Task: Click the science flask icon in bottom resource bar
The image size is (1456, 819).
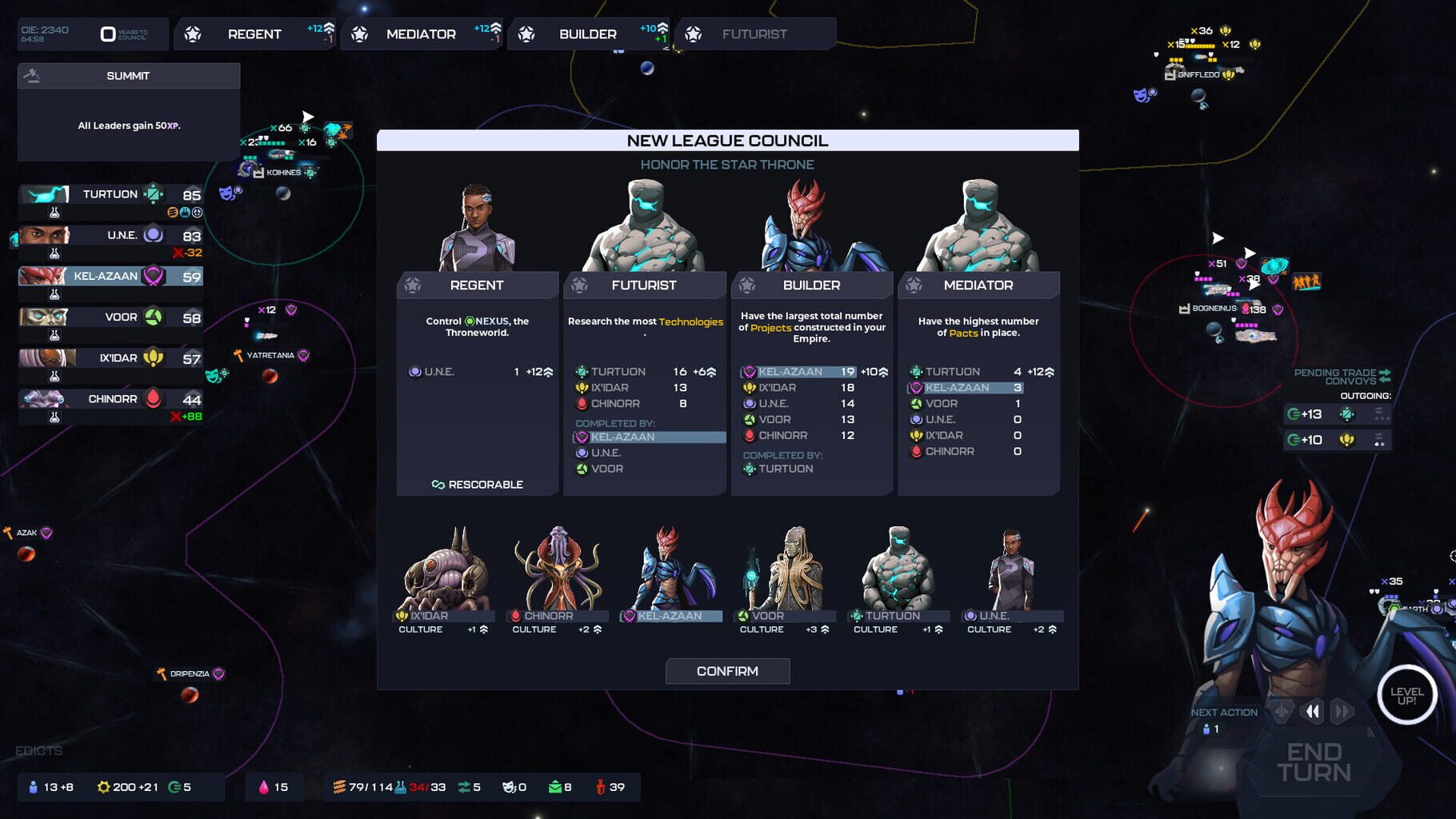Action: pyautogui.click(x=400, y=787)
